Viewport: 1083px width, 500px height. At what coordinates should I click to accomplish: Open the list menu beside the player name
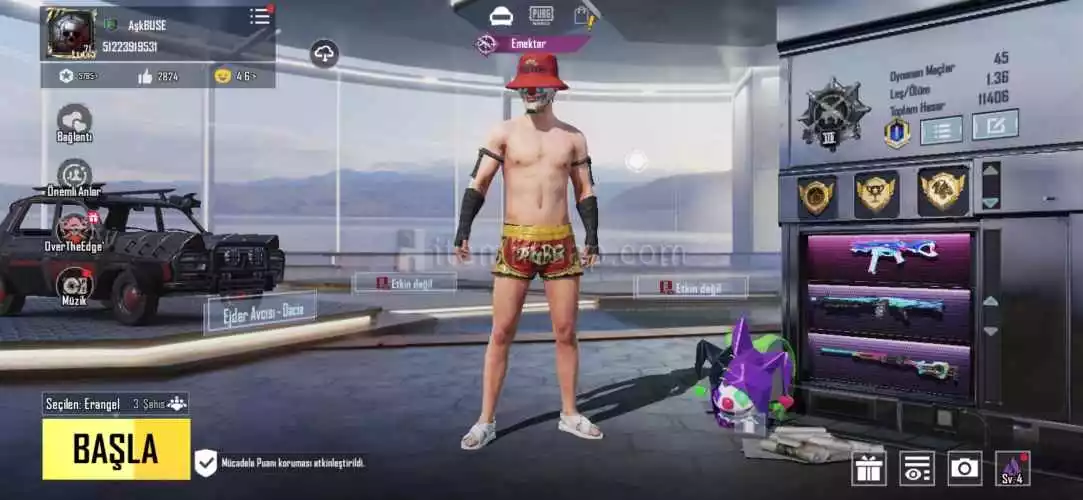coord(260,16)
